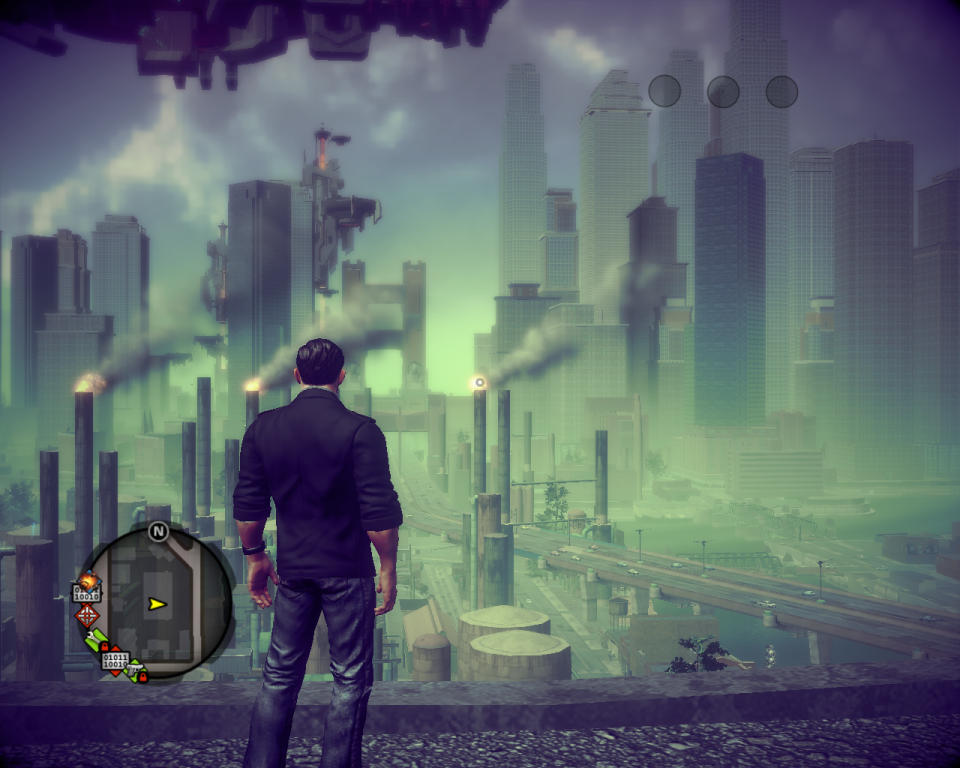Select the explosion activity marker on minimap
Image resolution: width=960 pixels, height=768 pixels.
(x=88, y=580)
